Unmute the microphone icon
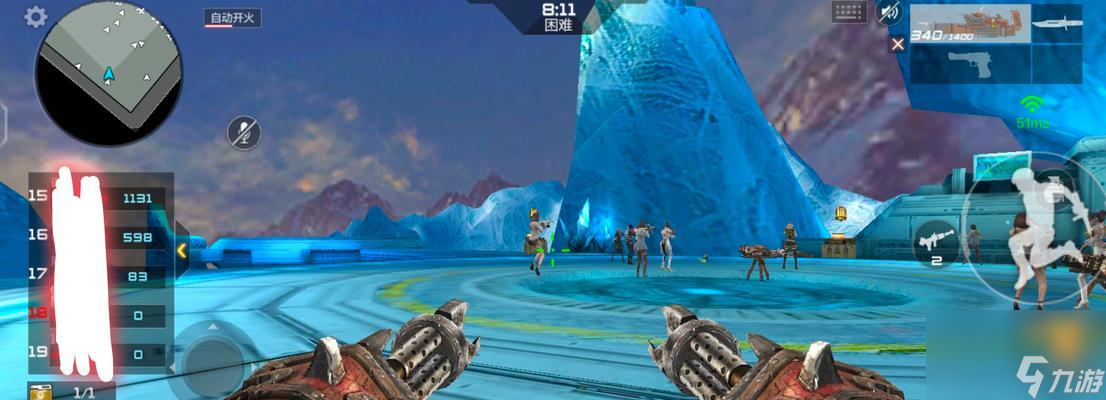1106x400 pixels. pos(244,132)
